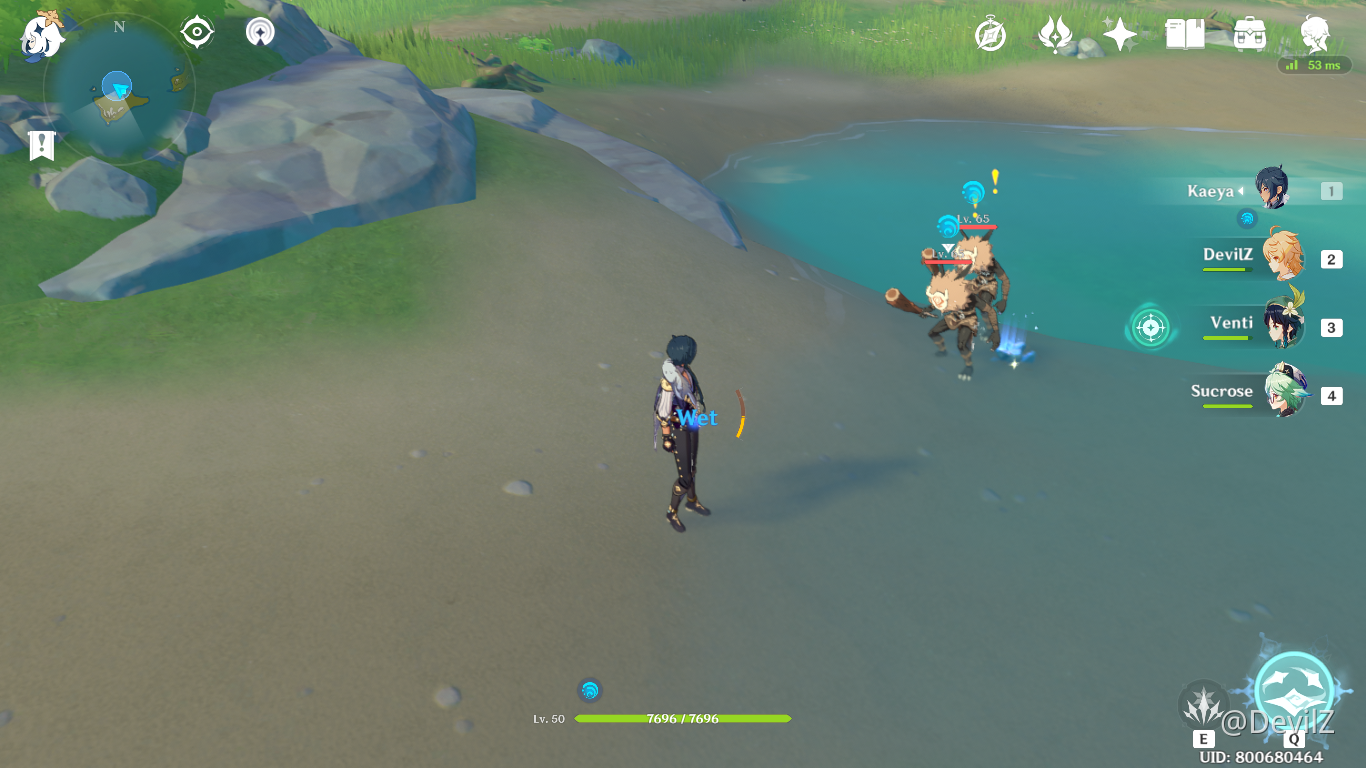Open the compass events icon

[990, 36]
